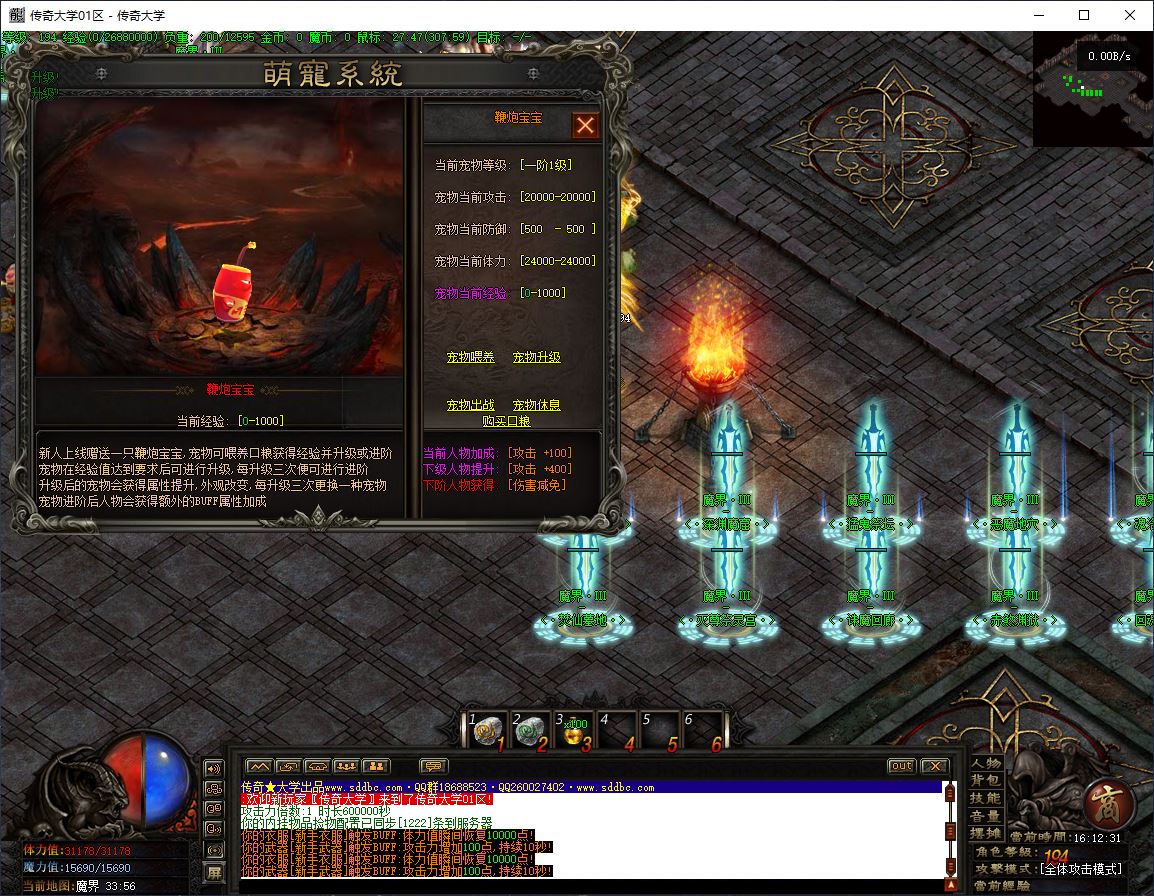Close the chat panel with its X button
1154x896 pixels.
934,766
